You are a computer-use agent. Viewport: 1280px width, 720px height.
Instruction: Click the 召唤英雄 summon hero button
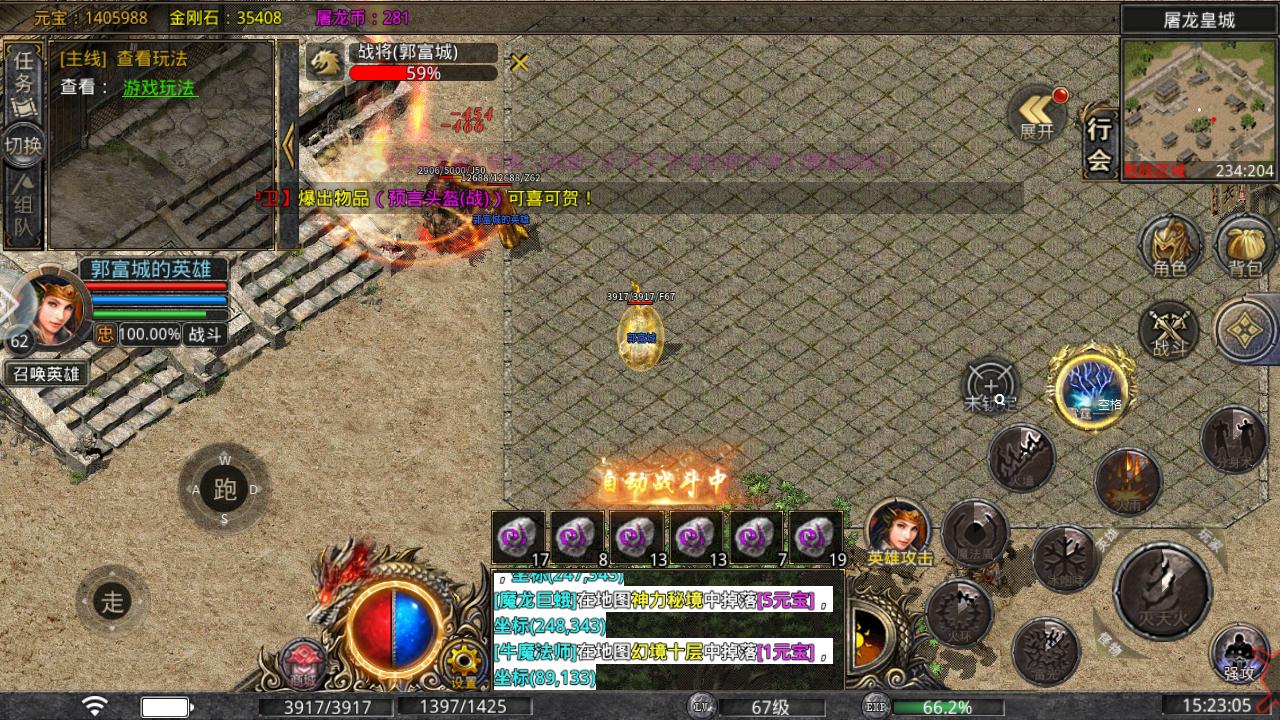click(46, 374)
